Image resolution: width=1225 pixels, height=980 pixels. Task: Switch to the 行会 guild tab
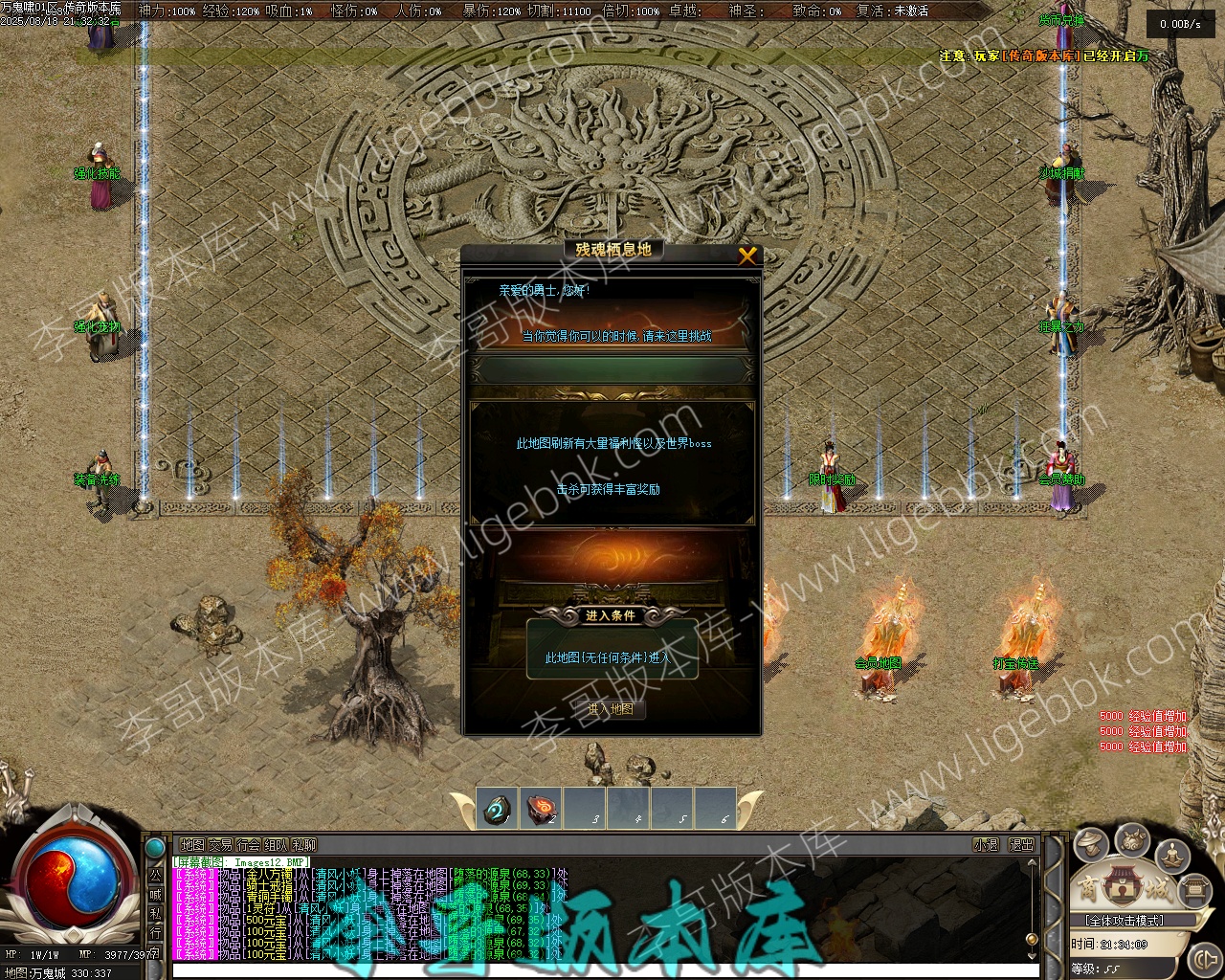click(x=249, y=845)
